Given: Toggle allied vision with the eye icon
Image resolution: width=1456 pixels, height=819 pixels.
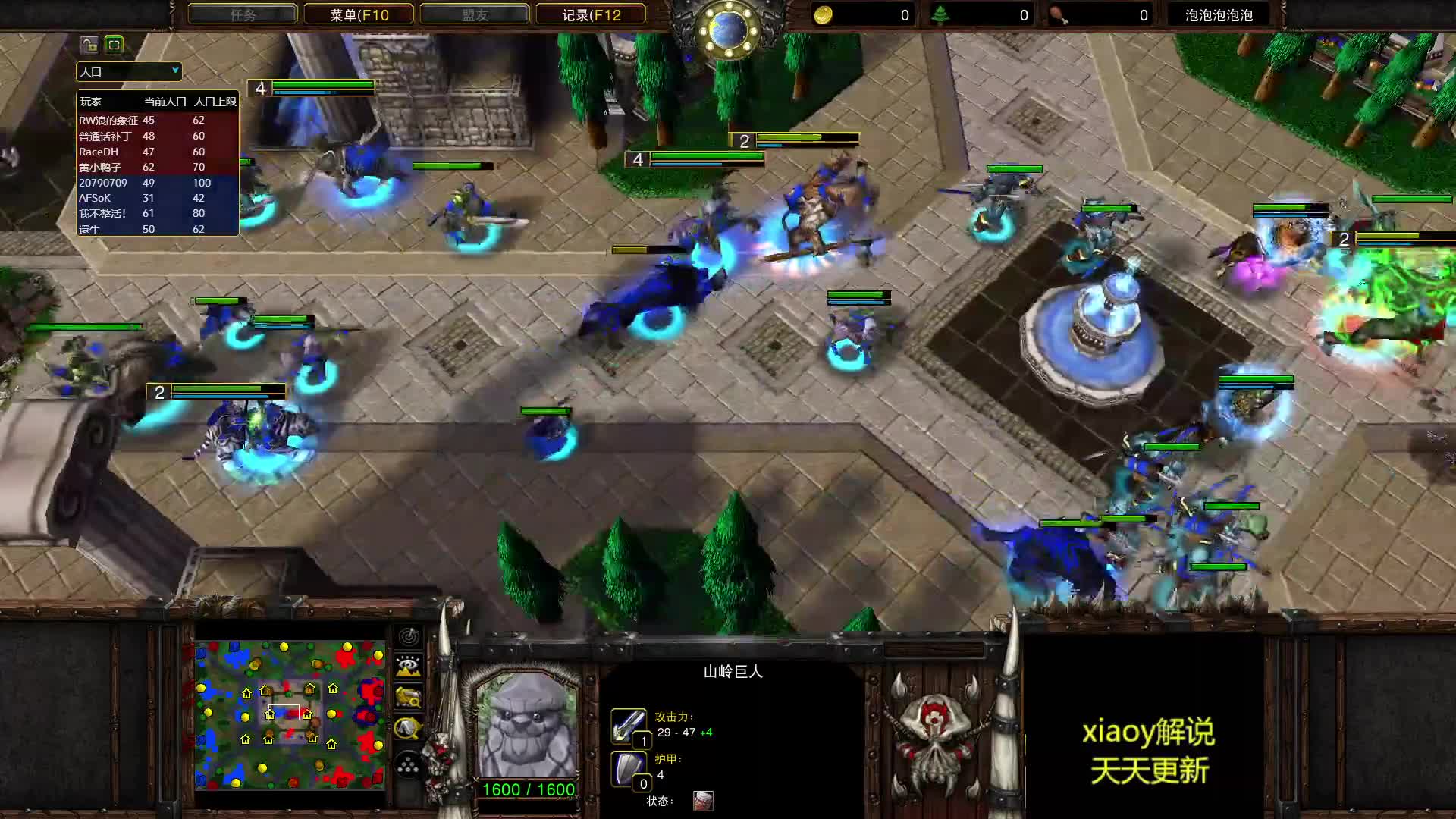Looking at the screenshot, I should (x=409, y=664).
